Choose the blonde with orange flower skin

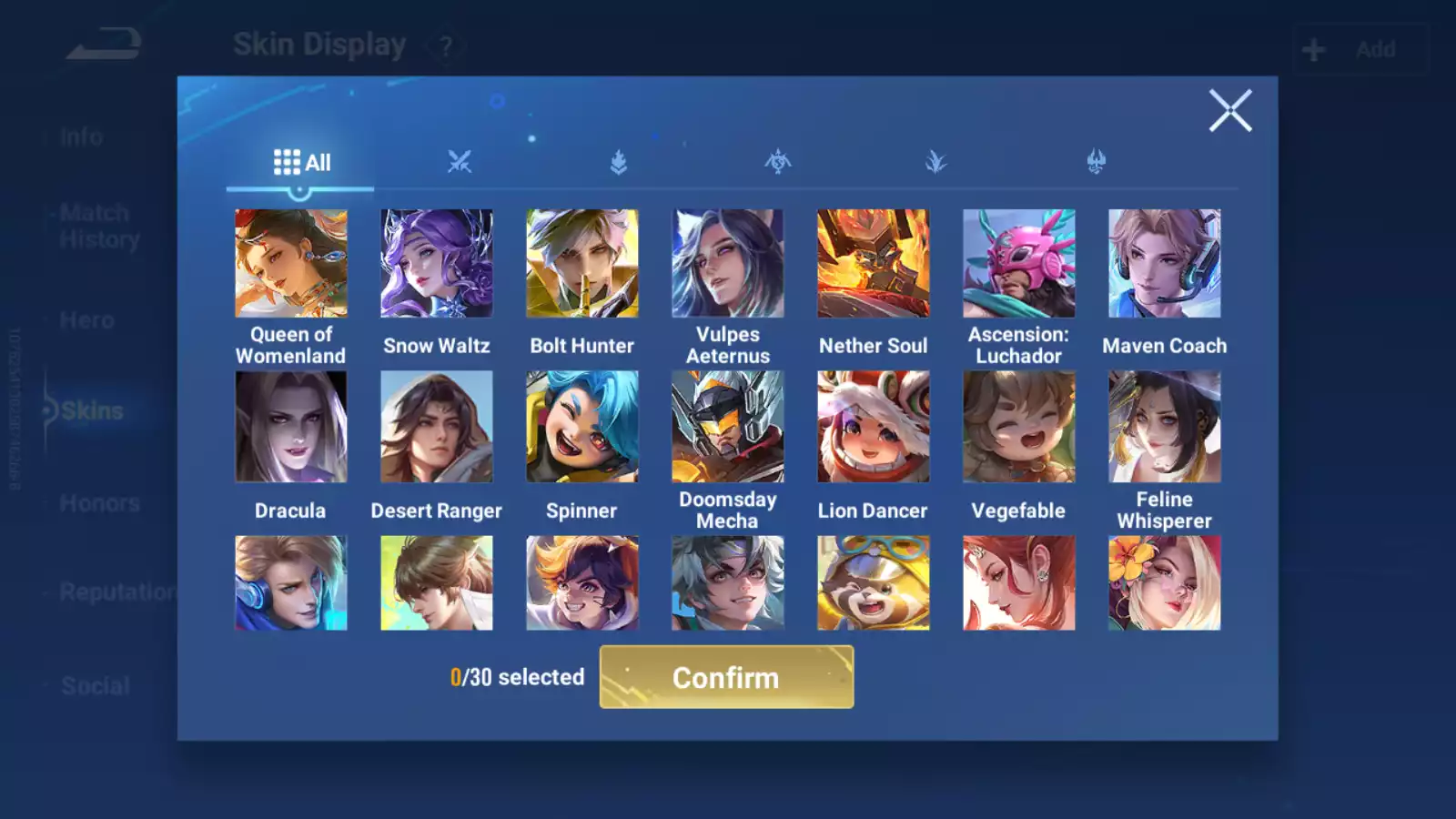1165,583
